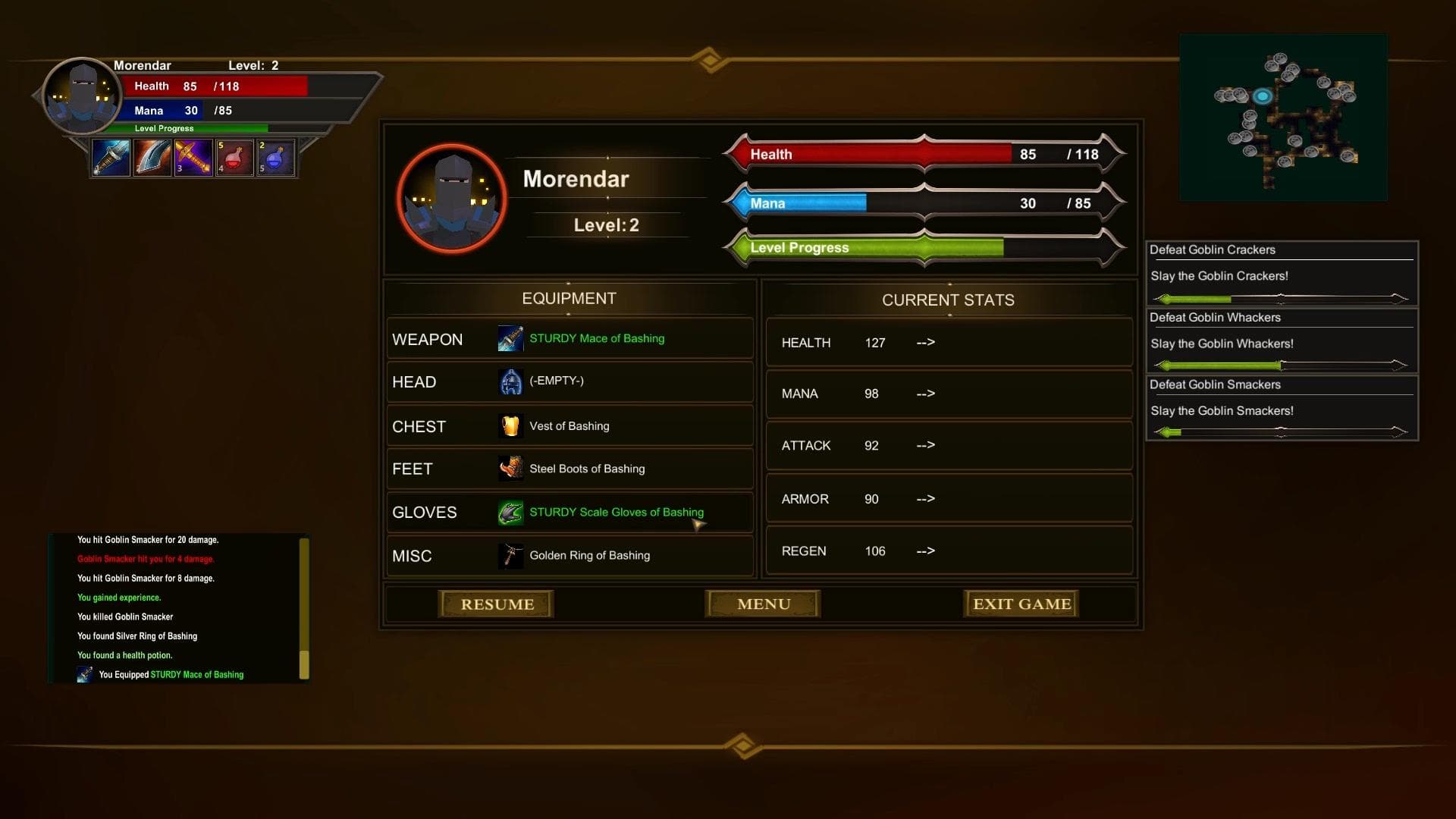Use the blue mana potion hotbar slot

pyautogui.click(x=276, y=158)
